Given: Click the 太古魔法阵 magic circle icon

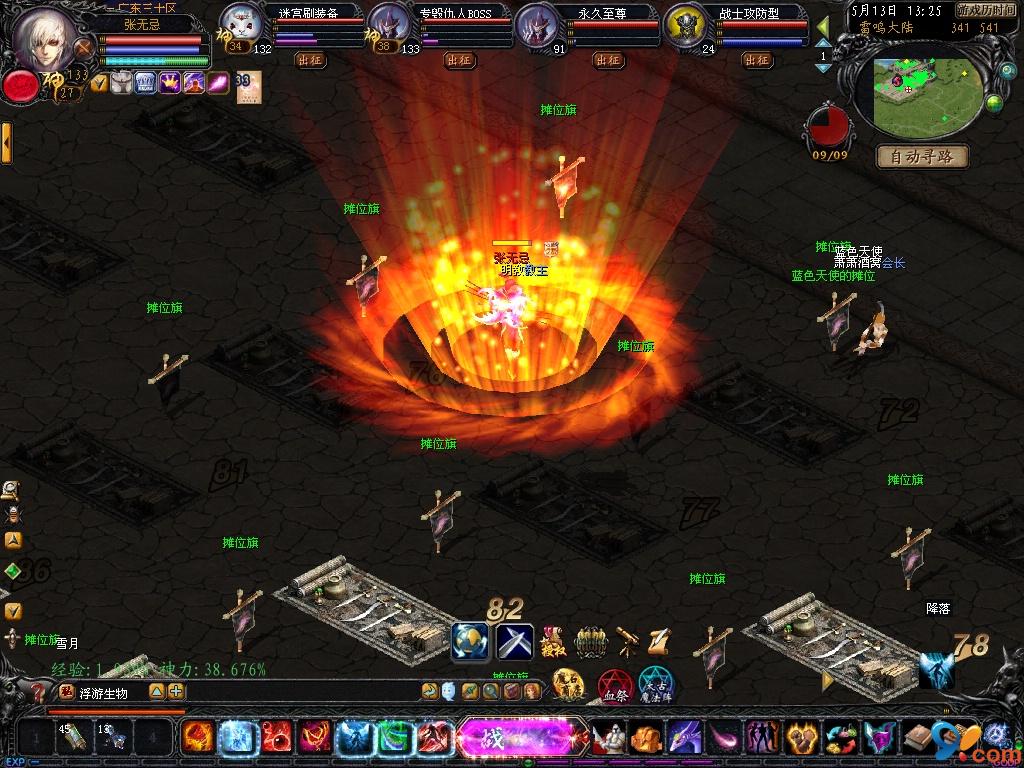Looking at the screenshot, I should (656, 687).
